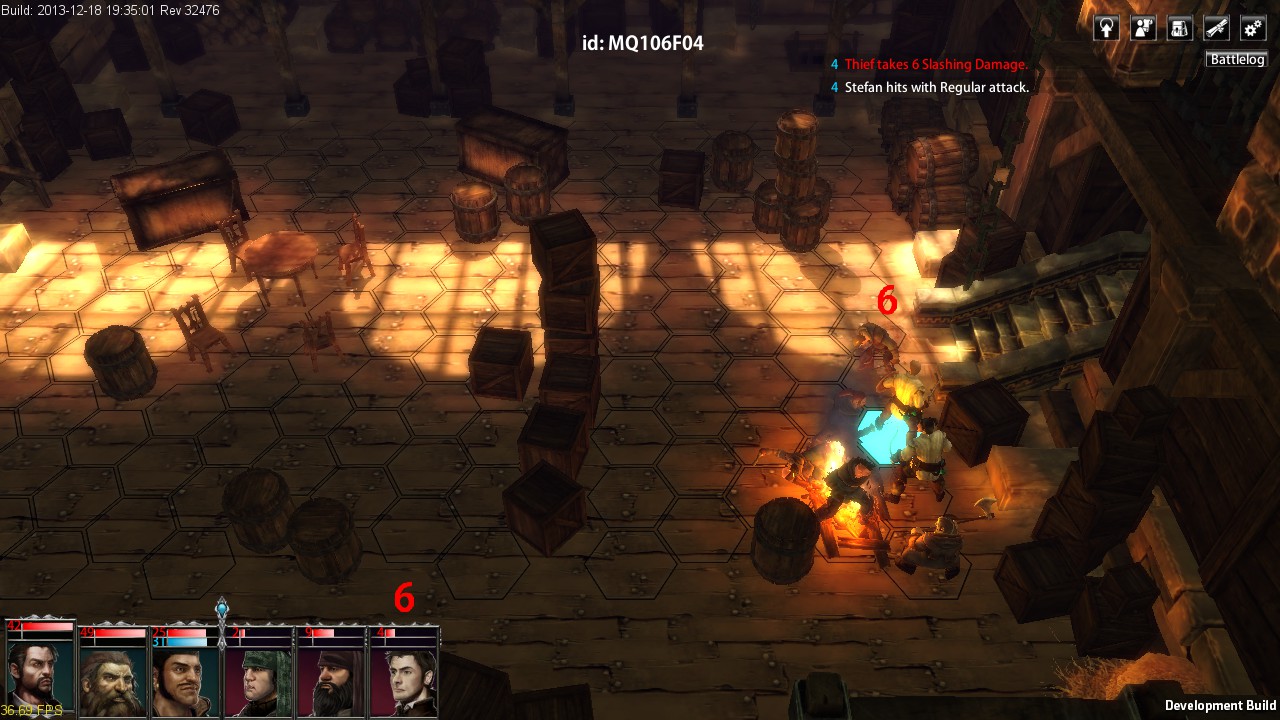Open the quest scroll journal
Viewport: 1280px width, 720px height.
click(1216, 28)
